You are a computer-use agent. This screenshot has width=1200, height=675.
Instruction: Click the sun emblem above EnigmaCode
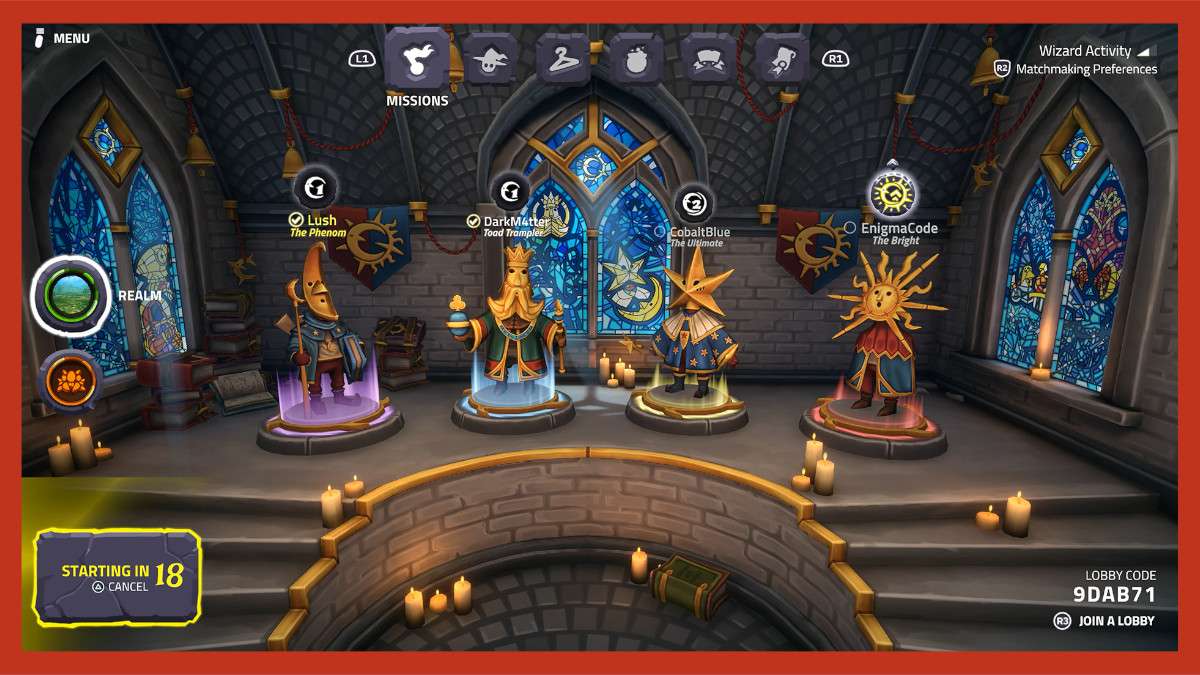(892, 193)
